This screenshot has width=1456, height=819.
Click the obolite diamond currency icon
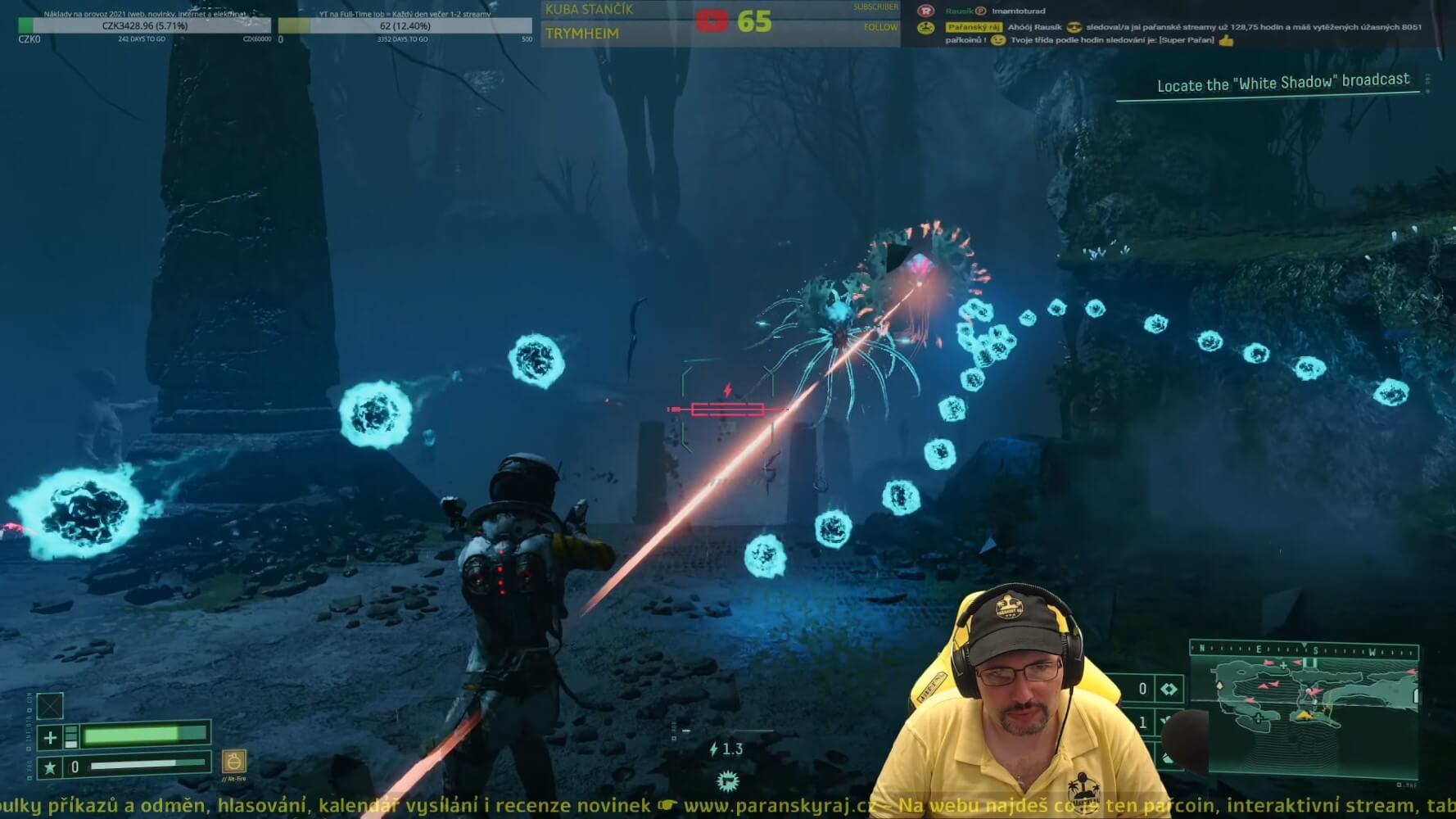point(1169,689)
